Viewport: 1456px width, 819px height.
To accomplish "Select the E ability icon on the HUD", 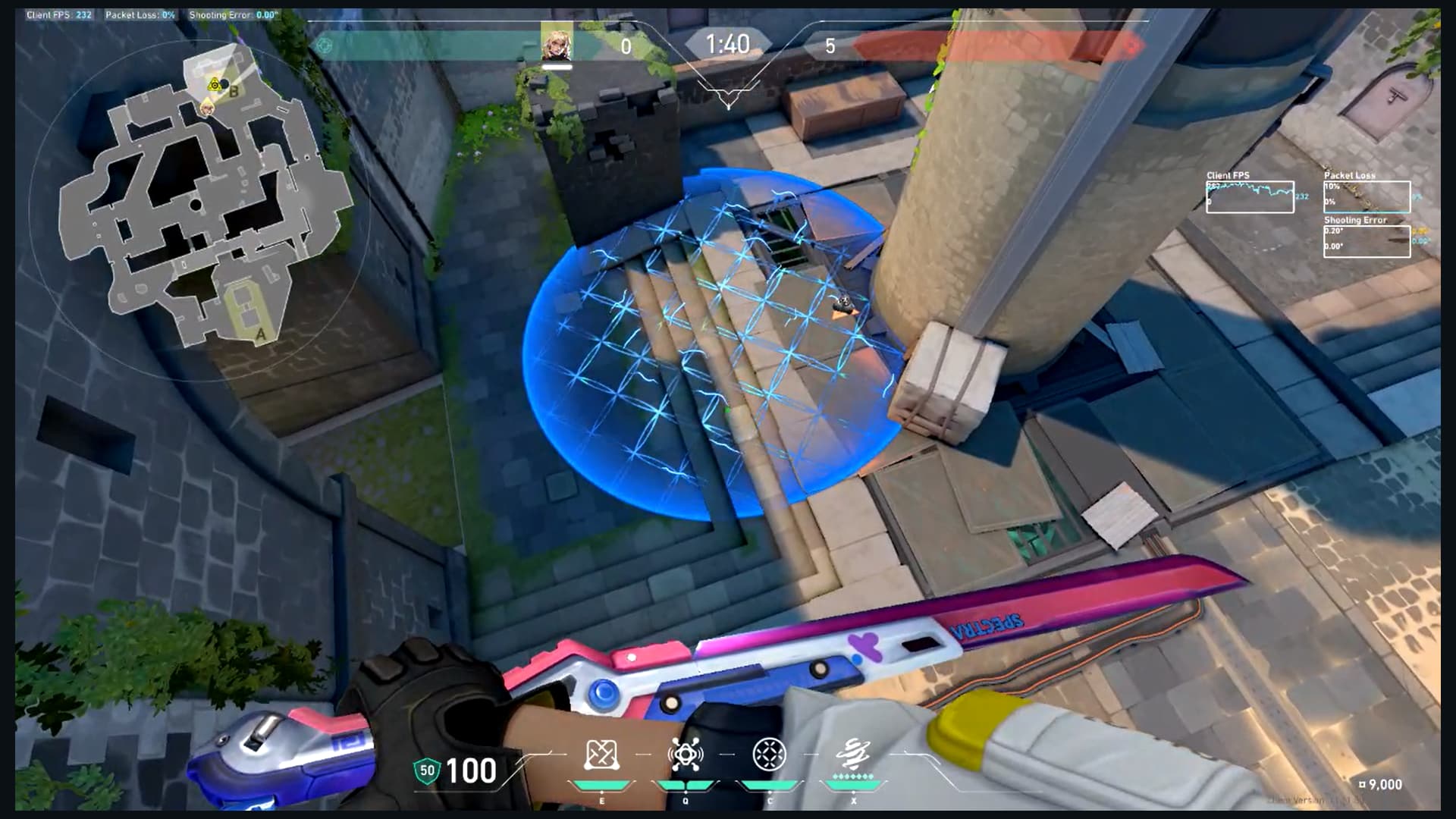I will click(603, 752).
